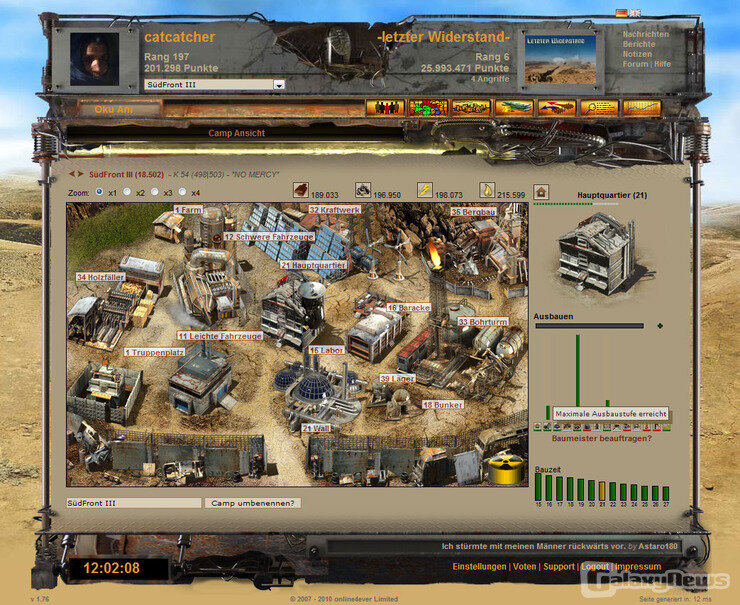Open the Notizen notes link
740x605 pixels.
point(637,54)
